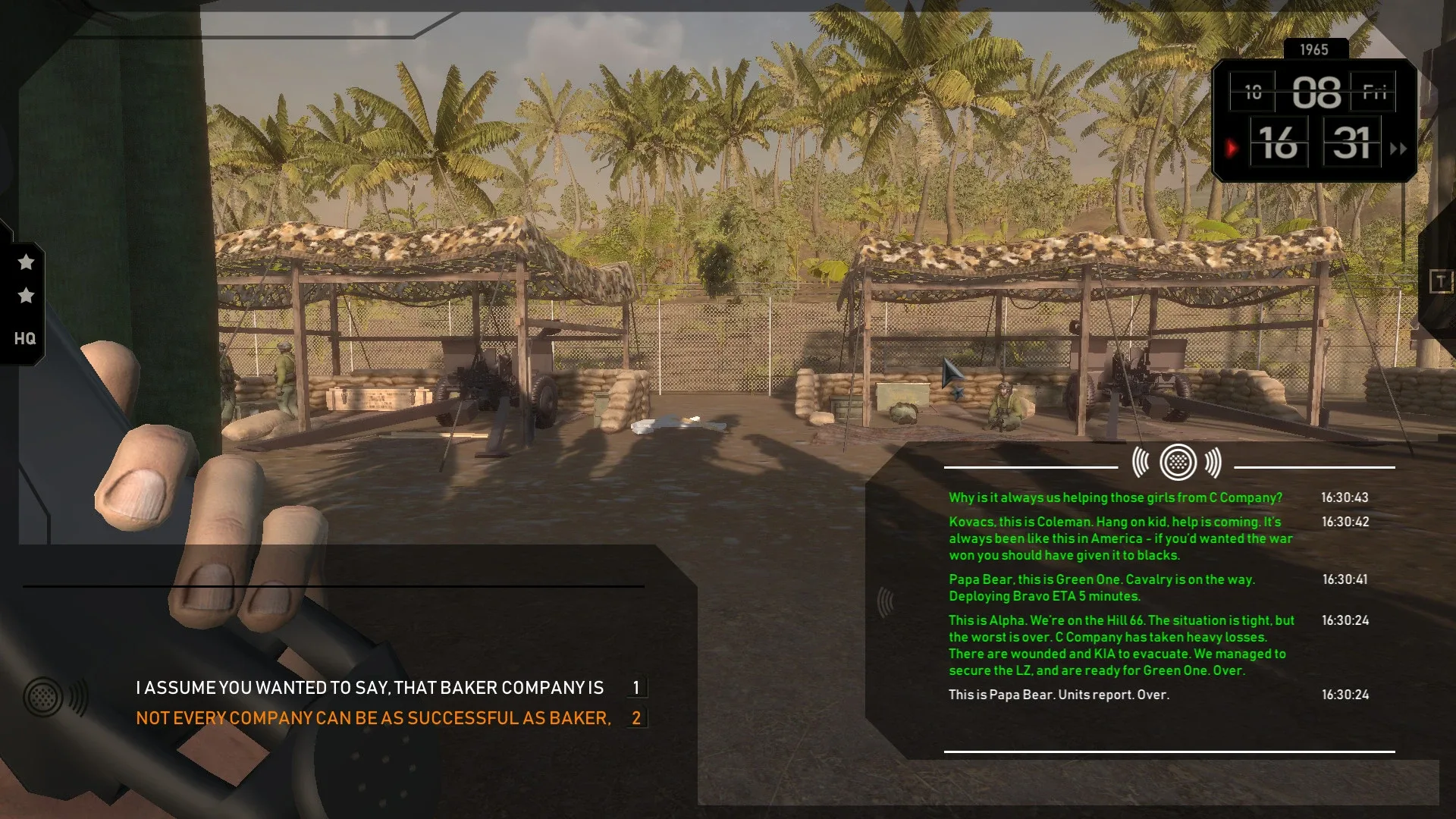Open the transcript using the T icon on right edge
The height and width of the screenshot is (819, 1456).
(x=1439, y=282)
